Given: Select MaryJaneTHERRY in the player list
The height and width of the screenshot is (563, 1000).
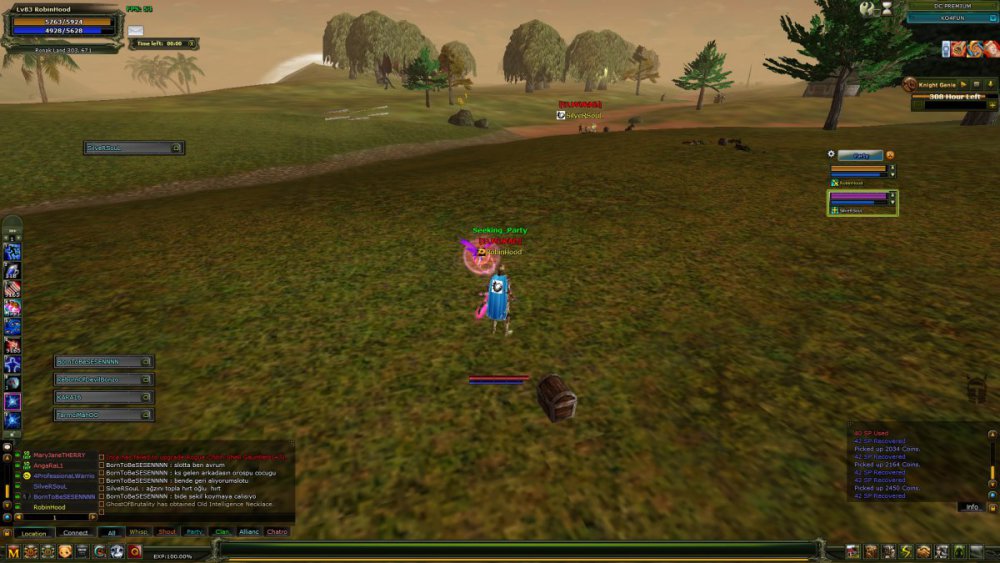Looking at the screenshot, I should 59,455.
